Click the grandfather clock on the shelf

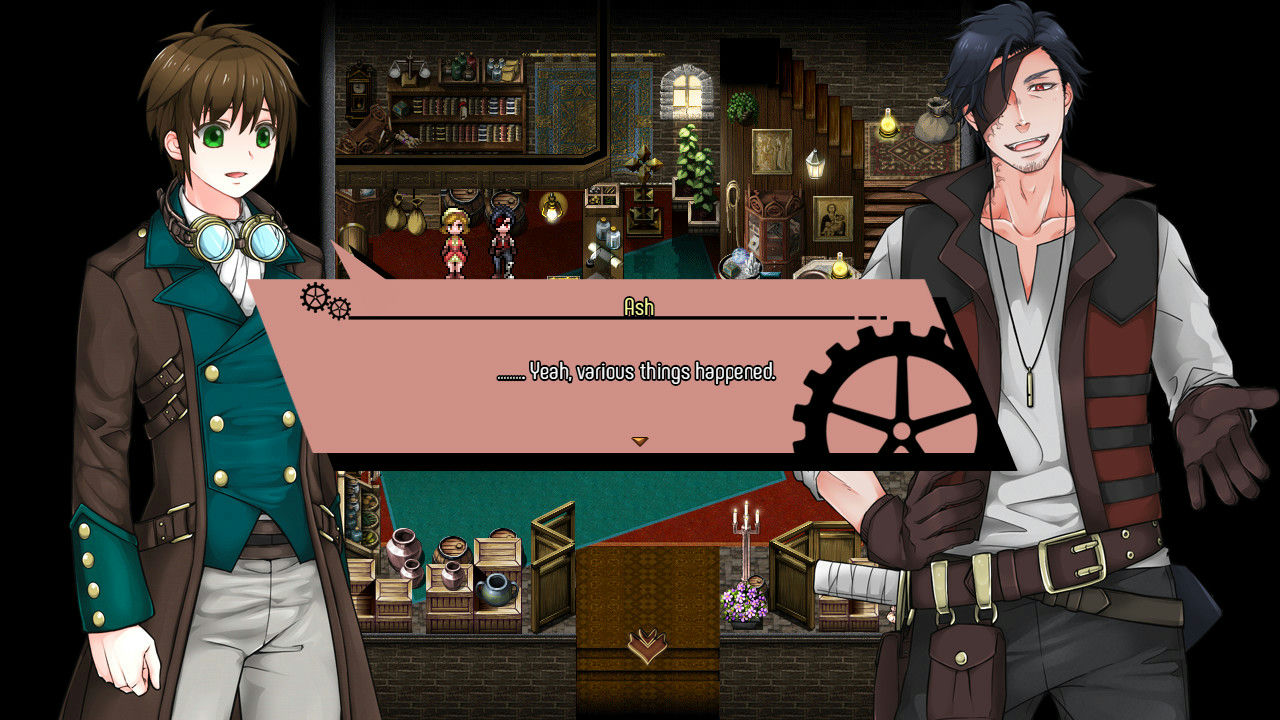357,90
